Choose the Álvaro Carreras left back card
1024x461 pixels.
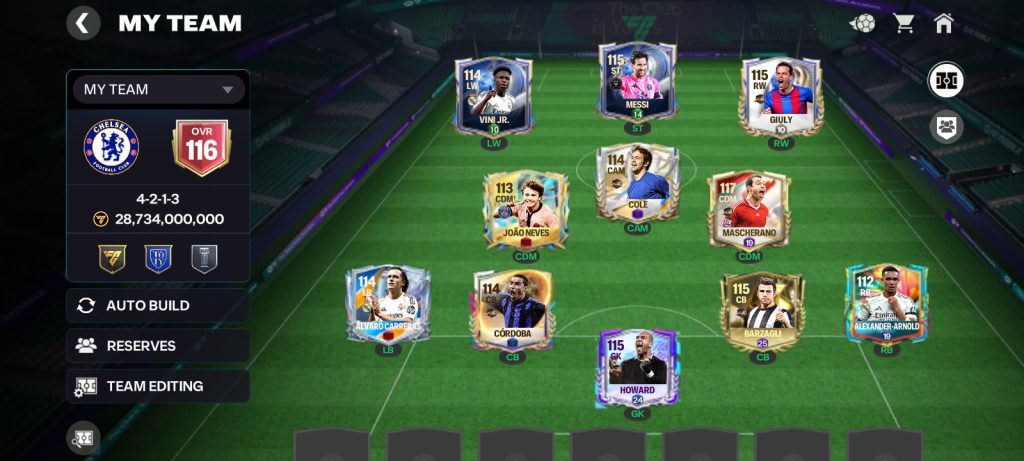coord(388,305)
